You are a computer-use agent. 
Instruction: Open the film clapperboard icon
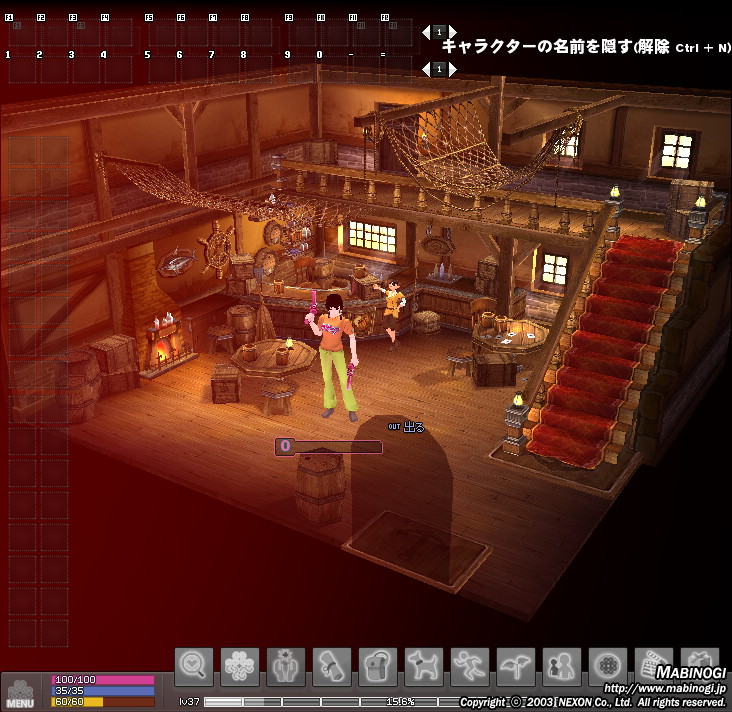click(654, 666)
